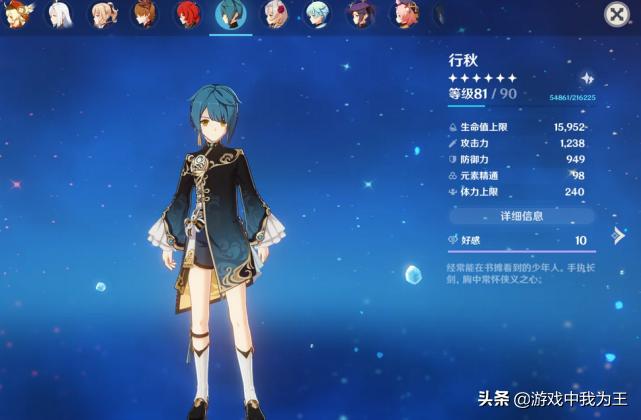The width and height of the screenshot is (641, 420).
Task: Pick the grey-haired portrait with the red rose
Action: tap(274, 14)
